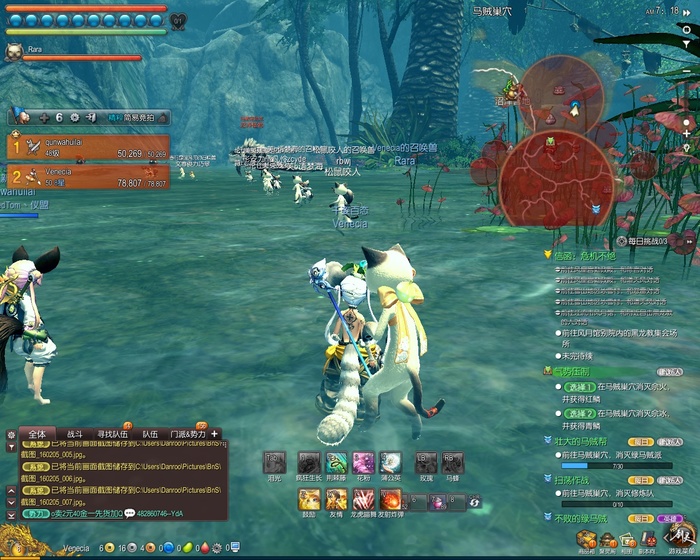Choose quest option 选择 1
The height and width of the screenshot is (560, 700).
[x=575, y=386]
